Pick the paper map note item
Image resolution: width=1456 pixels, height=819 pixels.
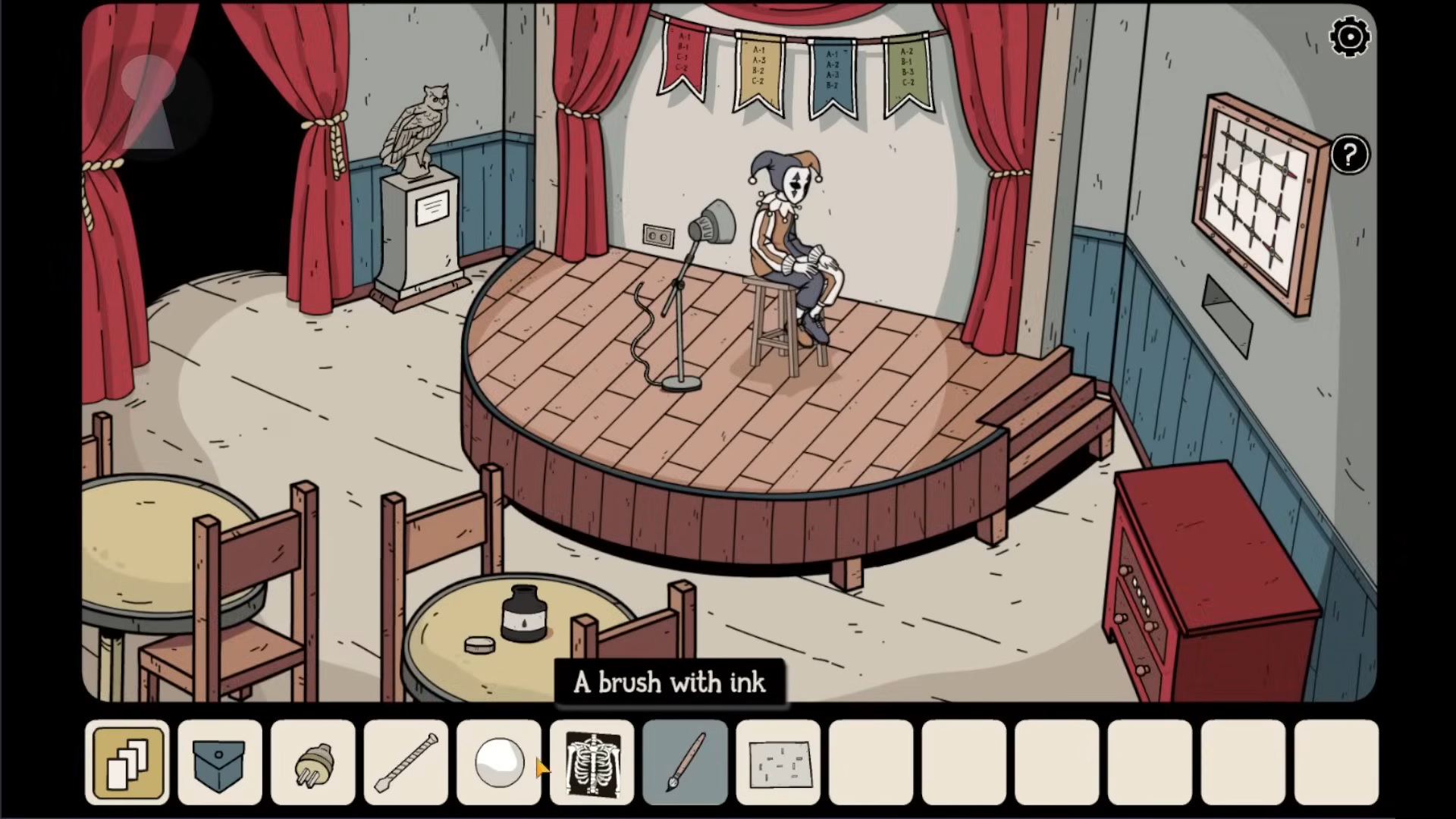[778, 762]
